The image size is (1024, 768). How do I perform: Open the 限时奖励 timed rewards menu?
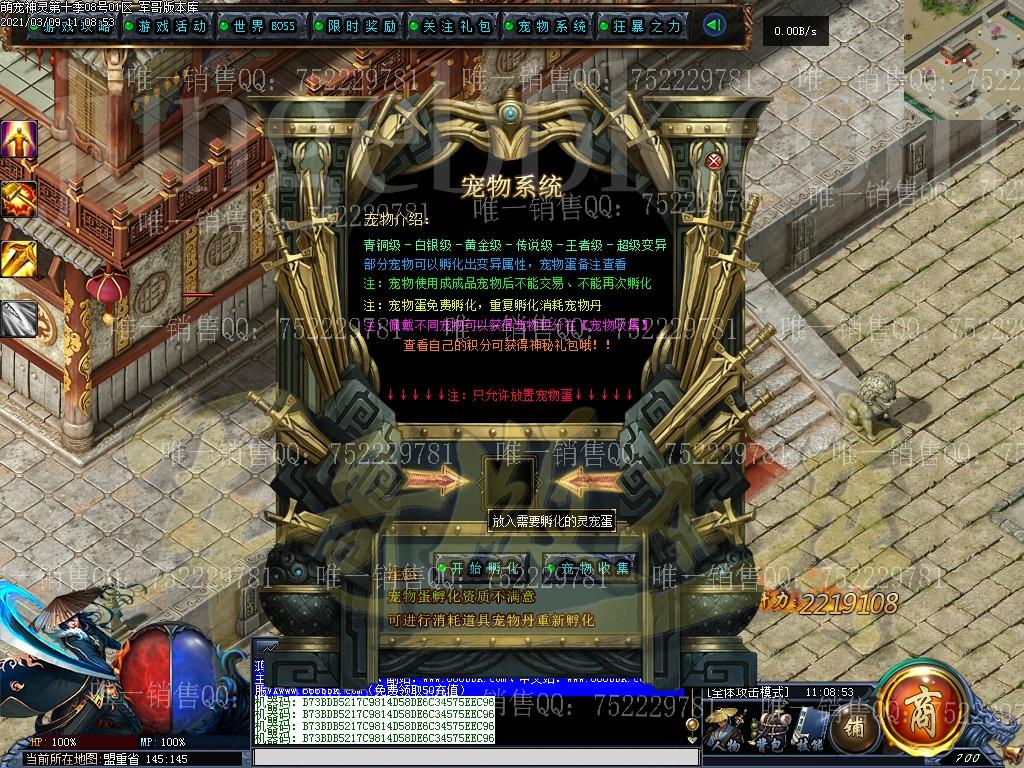pos(356,26)
